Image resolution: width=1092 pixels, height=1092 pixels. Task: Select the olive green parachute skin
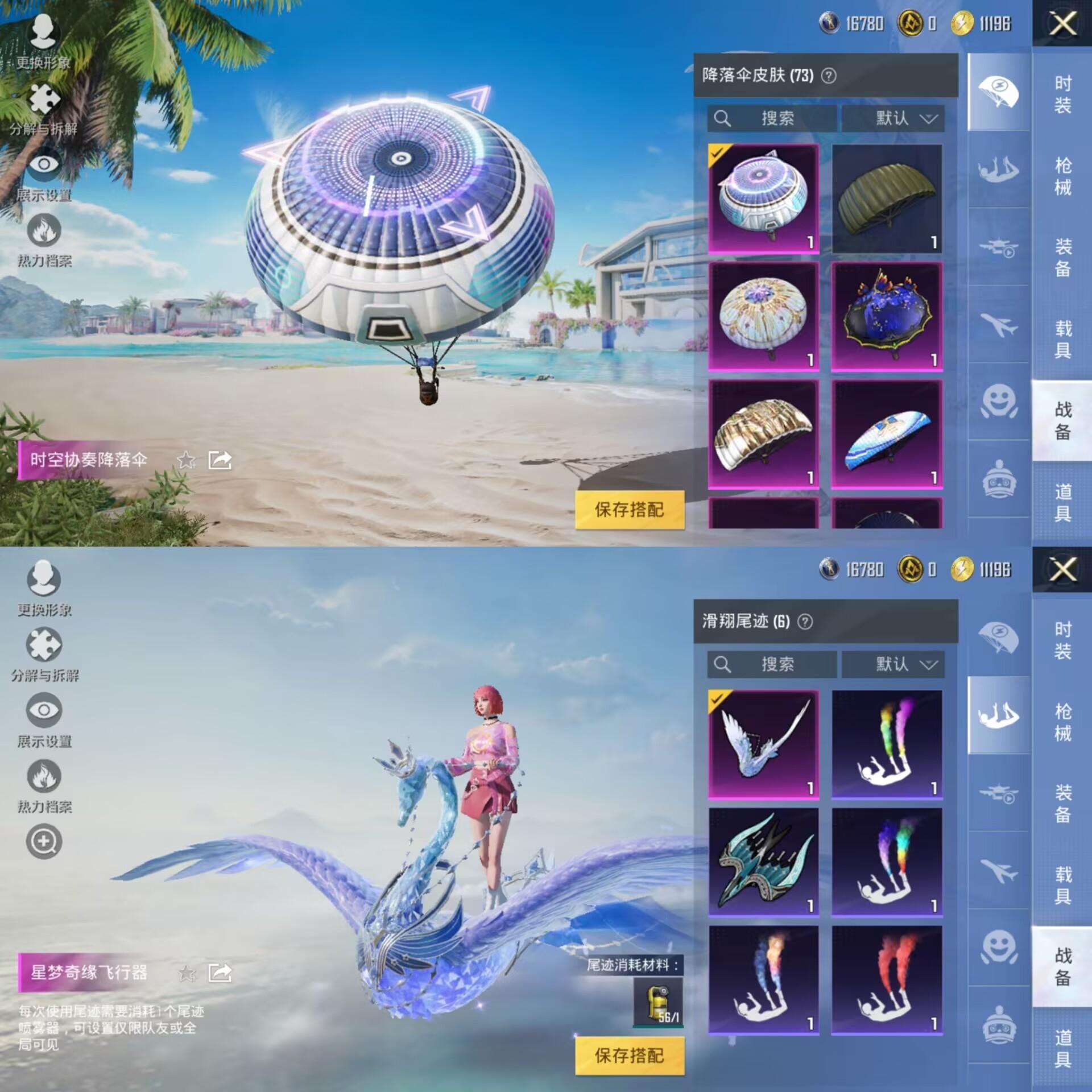pyautogui.click(x=886, y=198)
